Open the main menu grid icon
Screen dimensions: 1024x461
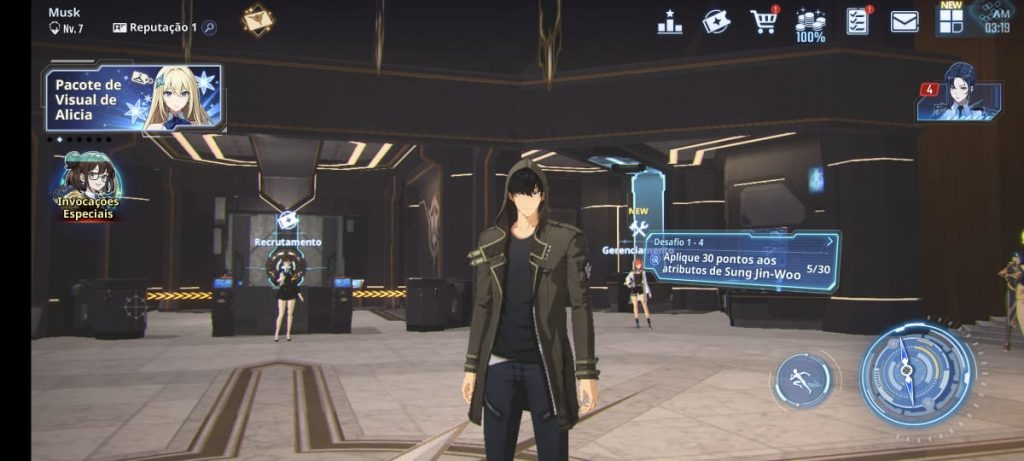pyautogui.click(x=951, y=19)
